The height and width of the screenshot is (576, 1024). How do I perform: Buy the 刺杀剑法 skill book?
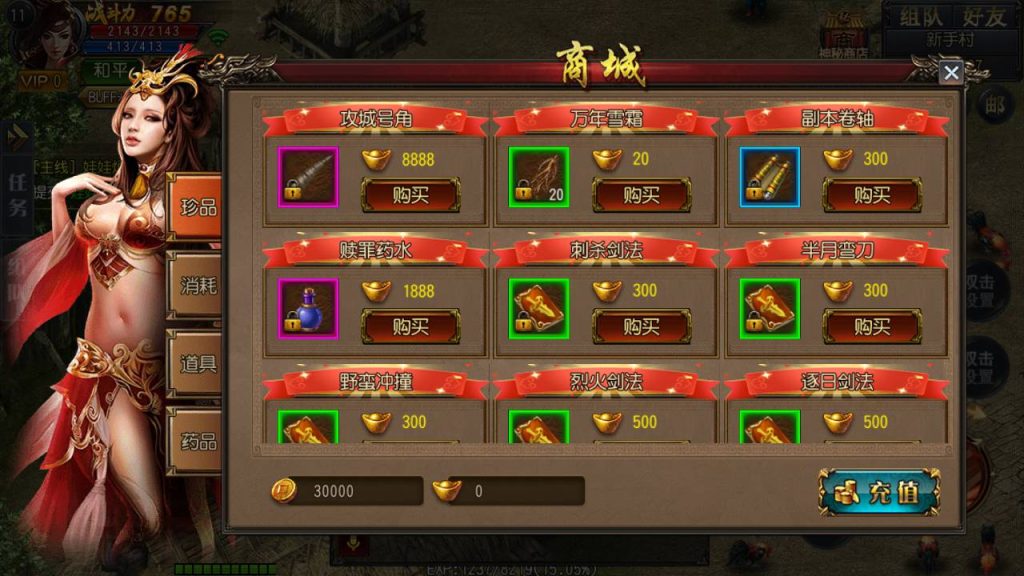pyautogui.click(x=641, y=326)
